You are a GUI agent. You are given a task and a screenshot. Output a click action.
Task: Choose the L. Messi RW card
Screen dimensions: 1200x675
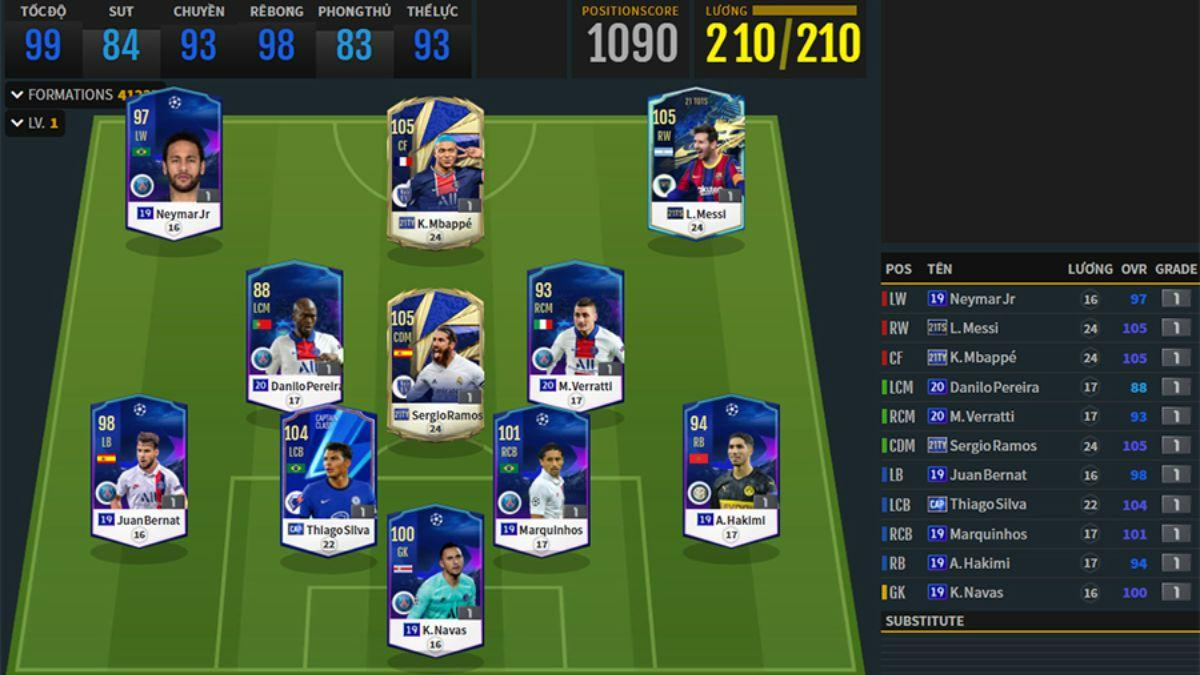696,165
